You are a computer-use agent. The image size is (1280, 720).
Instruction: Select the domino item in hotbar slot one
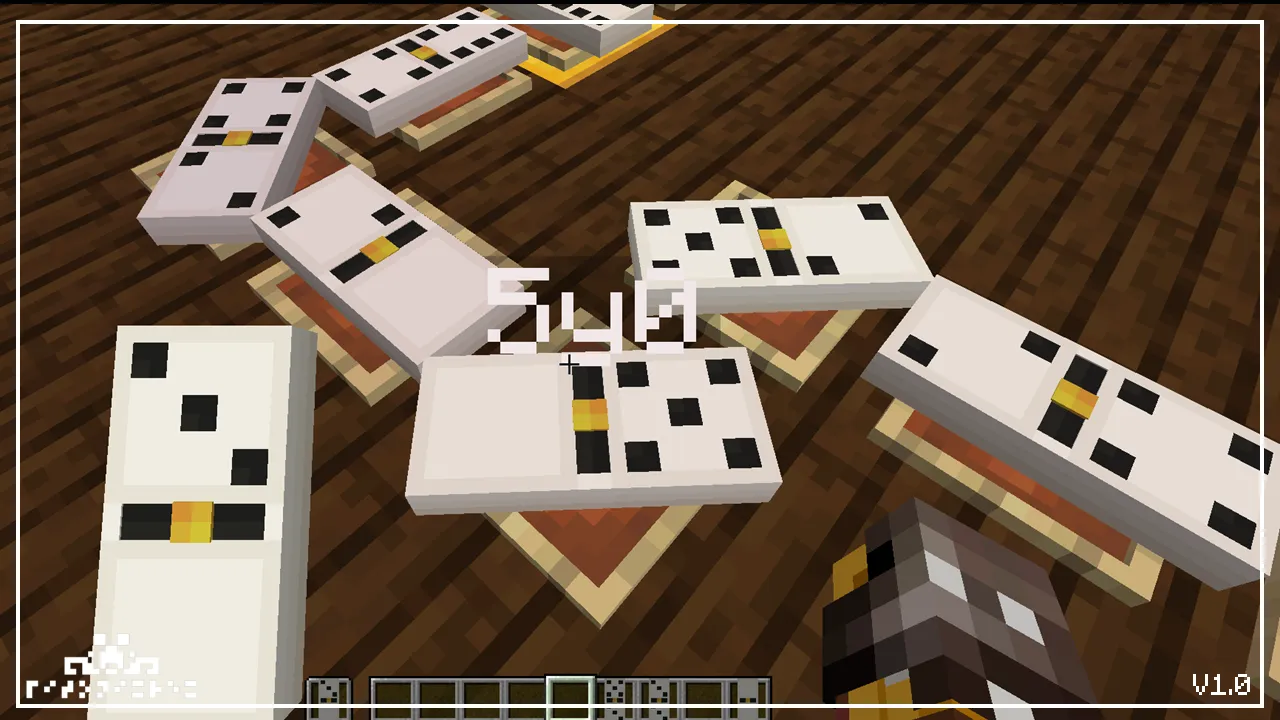pos(330,690)
